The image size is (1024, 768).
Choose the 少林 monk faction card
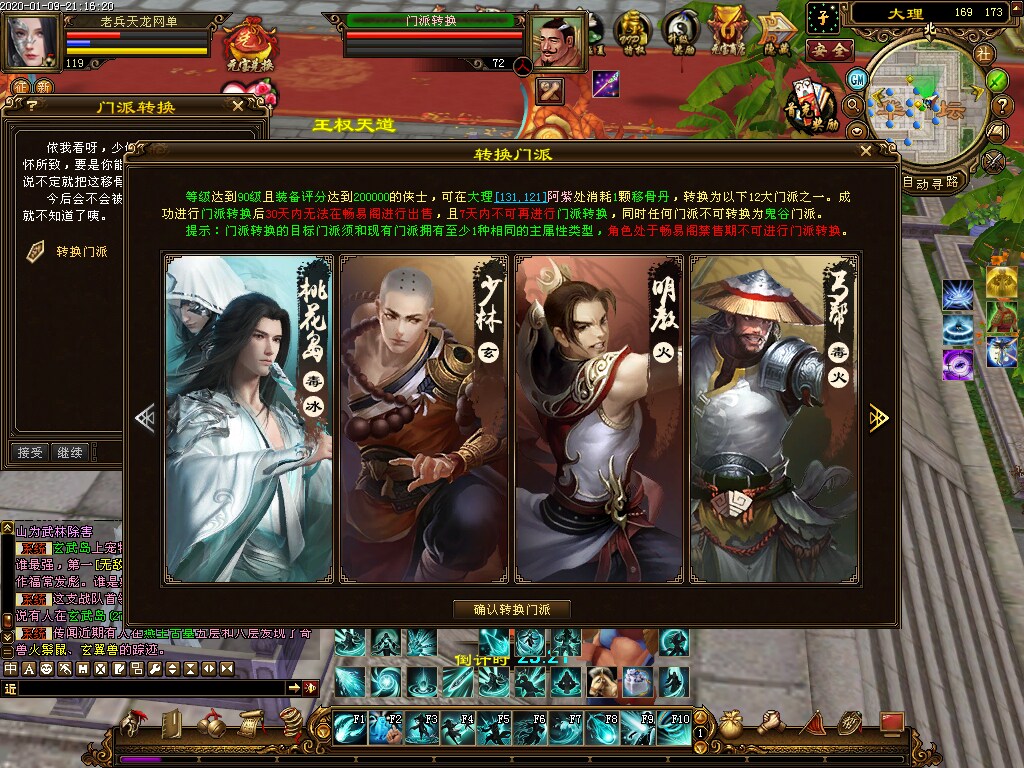[x=424, y=418]
